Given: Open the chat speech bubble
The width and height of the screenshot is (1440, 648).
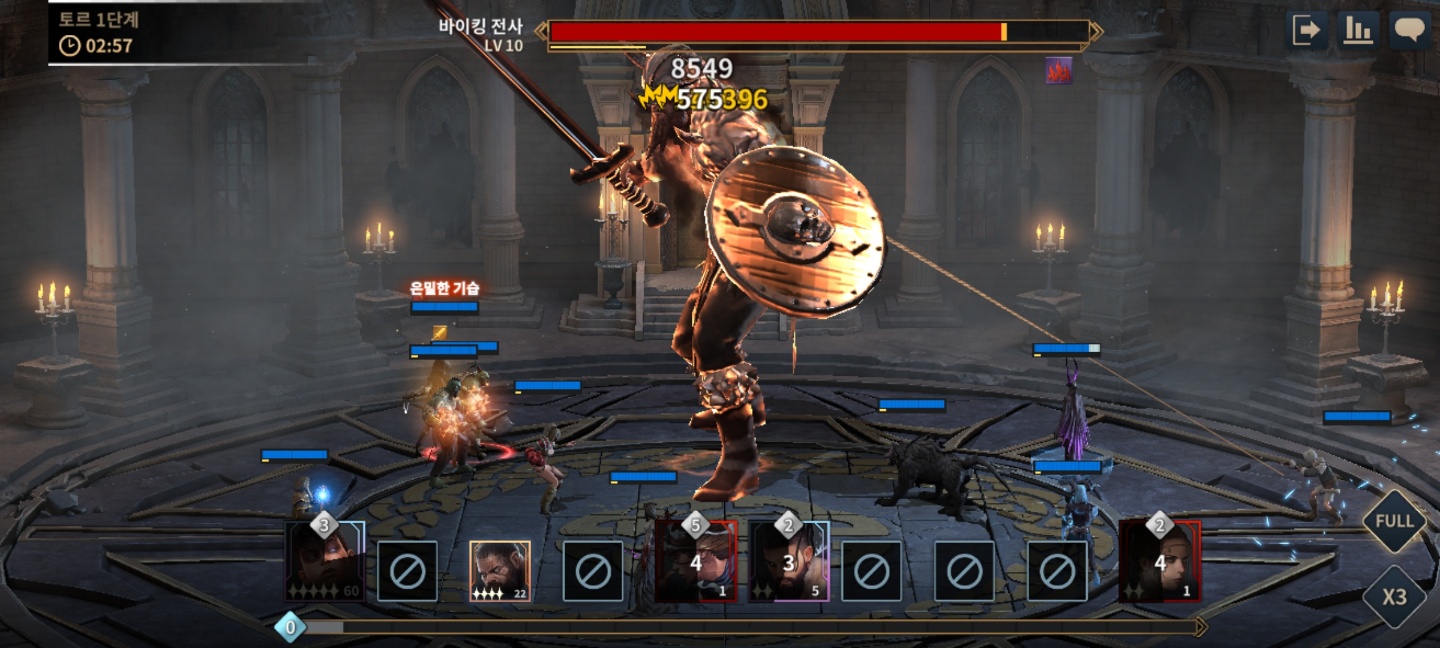Looking at the screenshot, I should pyautogui.click(x=1410, y=30).
